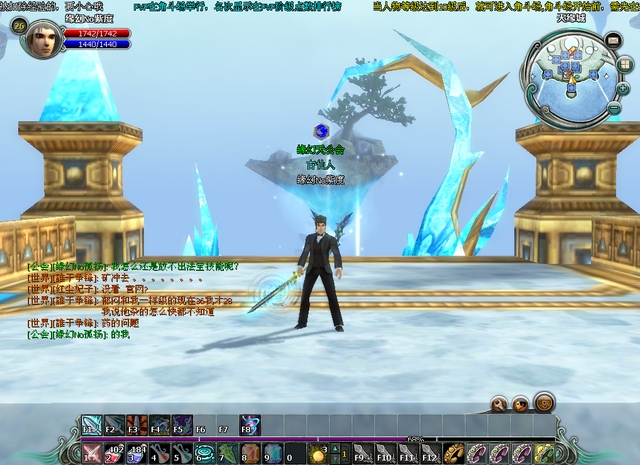The width and height of the screenshot is (640, 465).
Task: Activate the F1 sword slash skill
Action: point(92,424)
